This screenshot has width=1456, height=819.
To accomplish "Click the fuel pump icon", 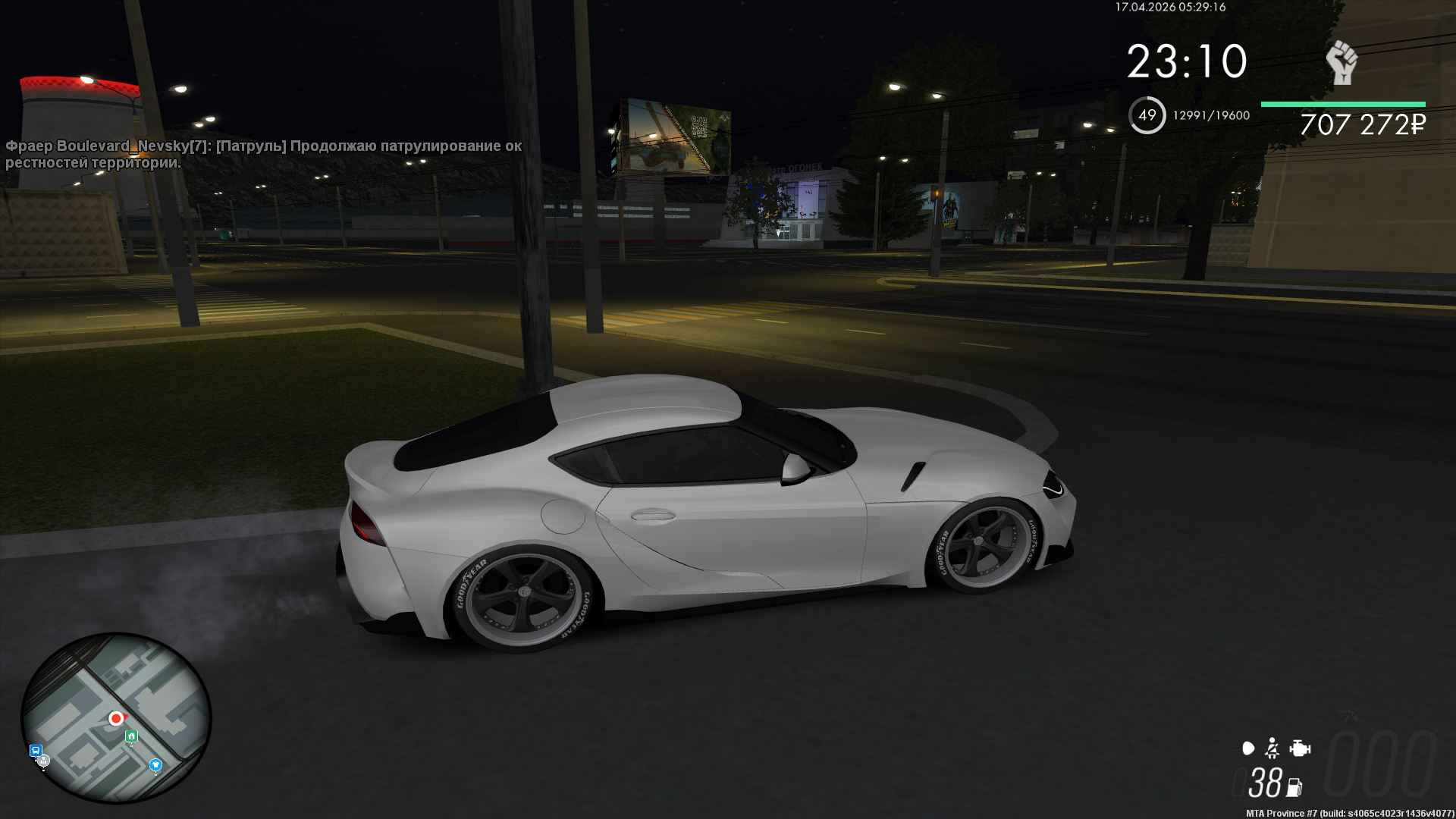I will pos(1294,787).
